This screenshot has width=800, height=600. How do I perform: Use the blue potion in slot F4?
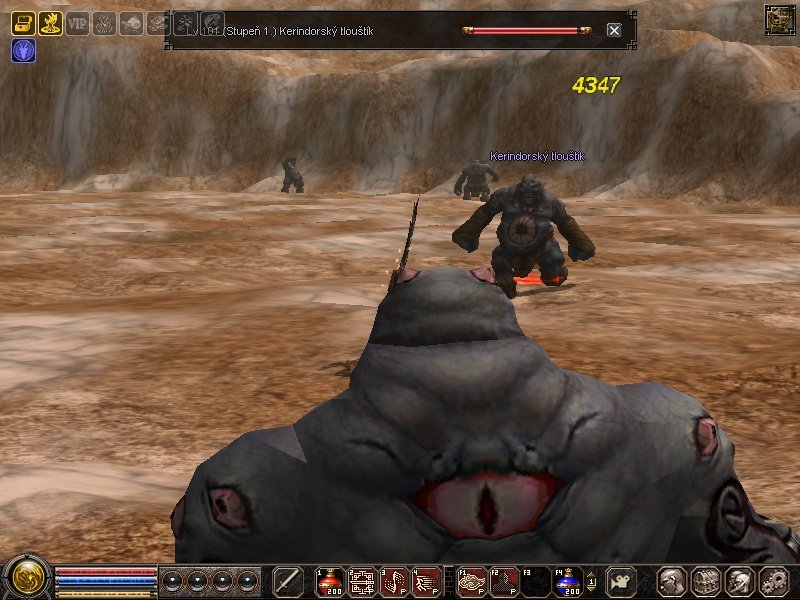tap(569, 581)
